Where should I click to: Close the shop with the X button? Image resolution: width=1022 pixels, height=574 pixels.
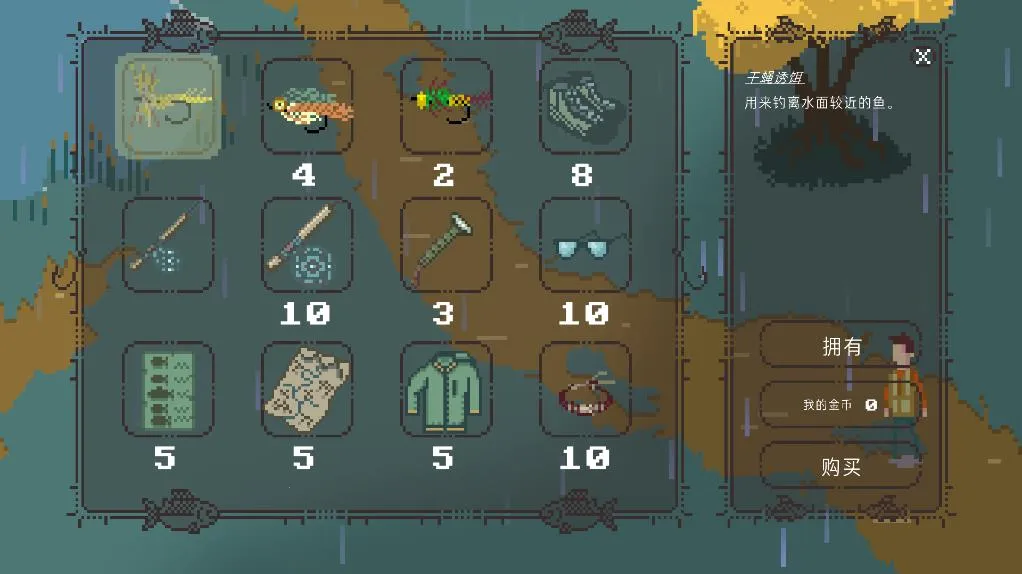(923, 56)
